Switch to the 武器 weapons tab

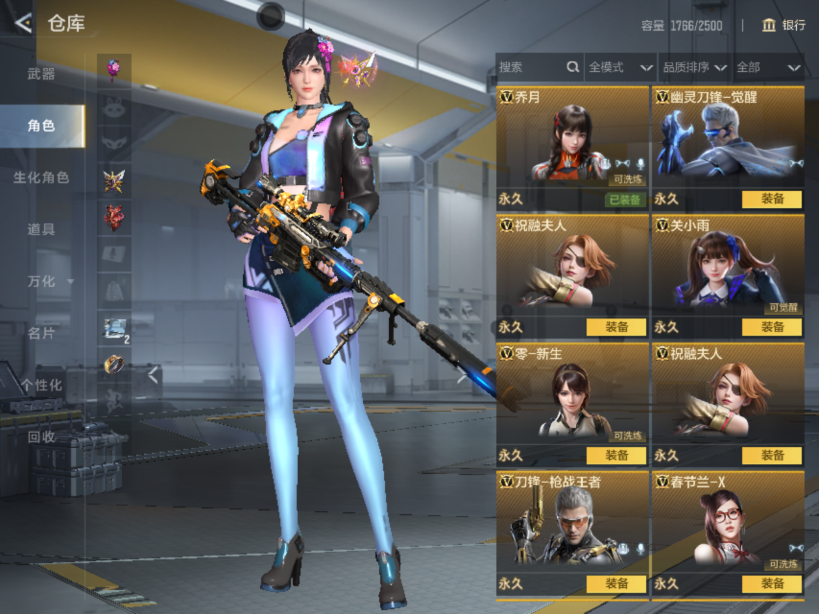41,74
